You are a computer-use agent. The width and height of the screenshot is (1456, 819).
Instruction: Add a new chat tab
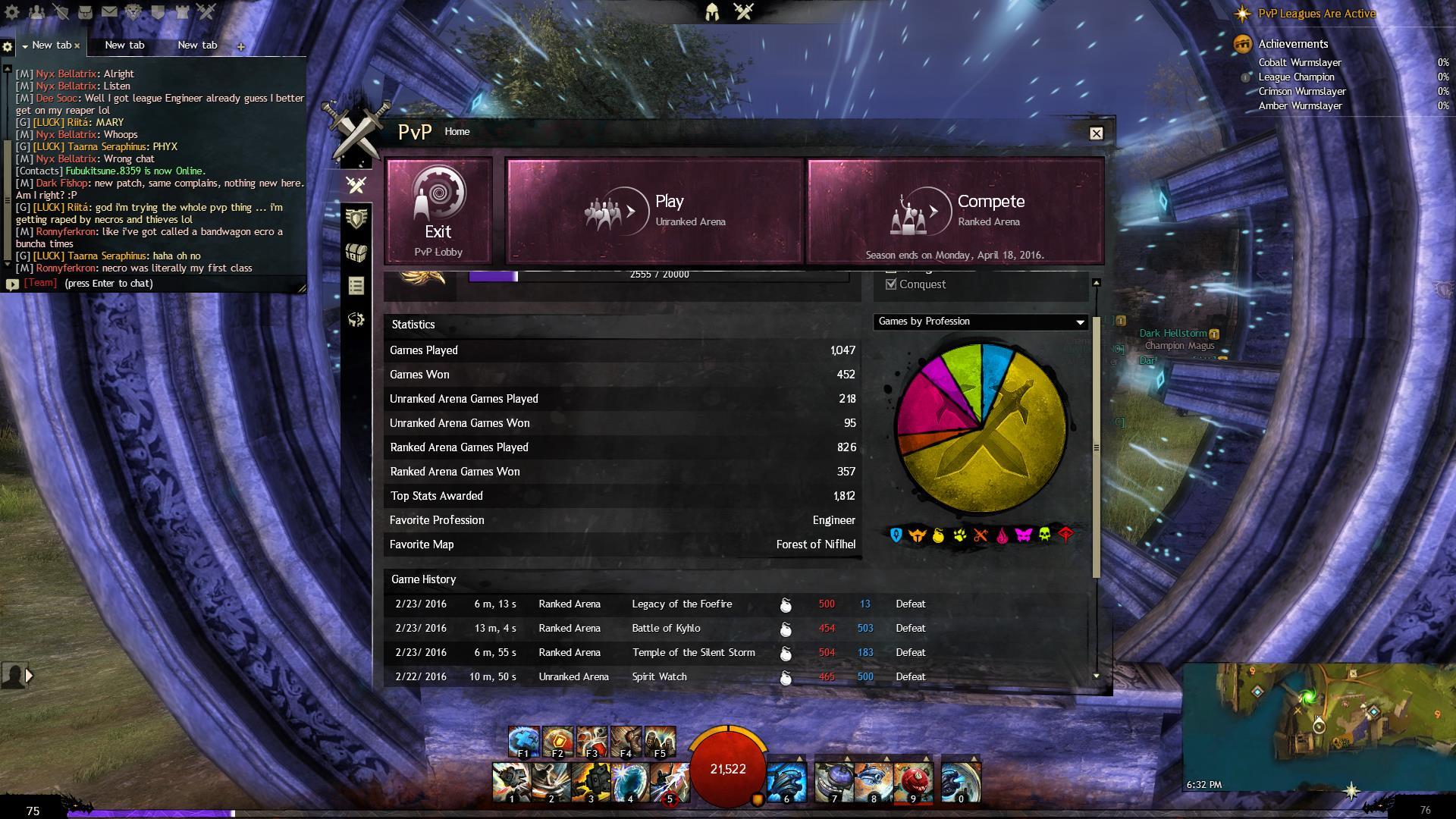click(x=240, y=46)
